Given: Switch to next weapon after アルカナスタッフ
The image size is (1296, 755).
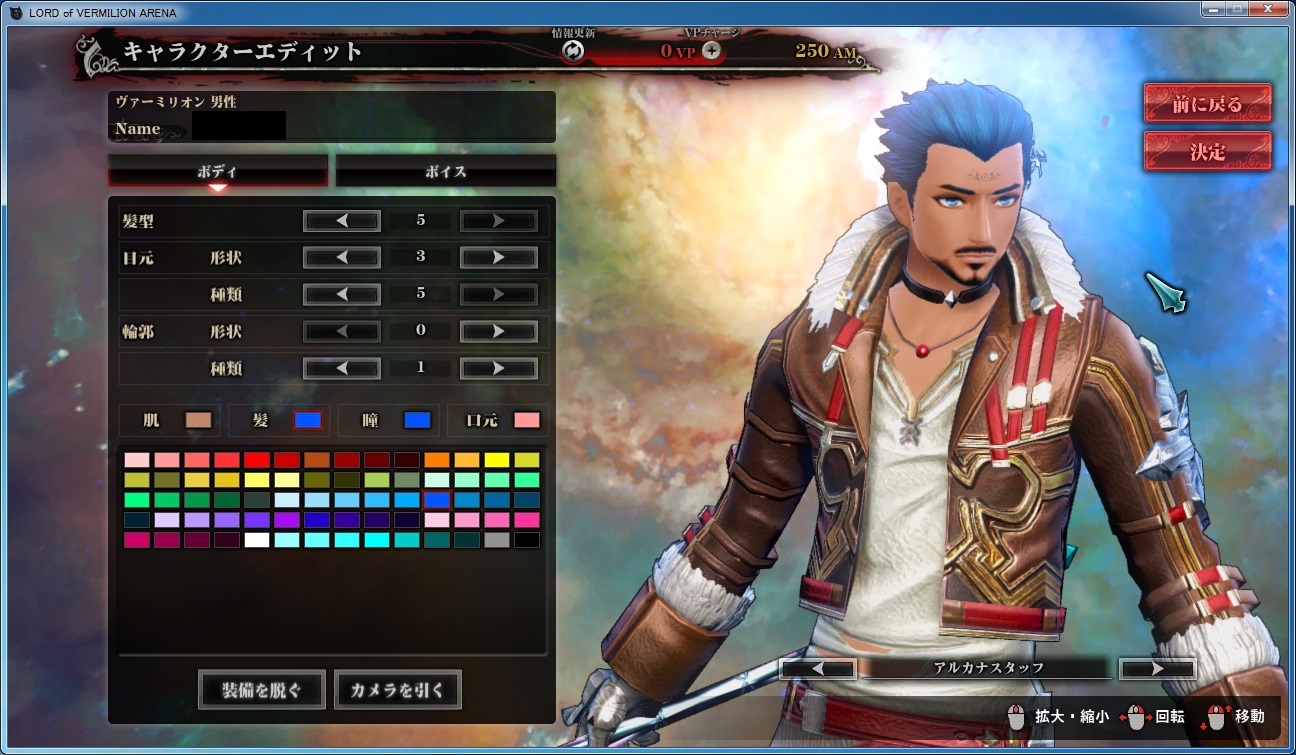Looking at the screenshot, I should point(1157,668).
